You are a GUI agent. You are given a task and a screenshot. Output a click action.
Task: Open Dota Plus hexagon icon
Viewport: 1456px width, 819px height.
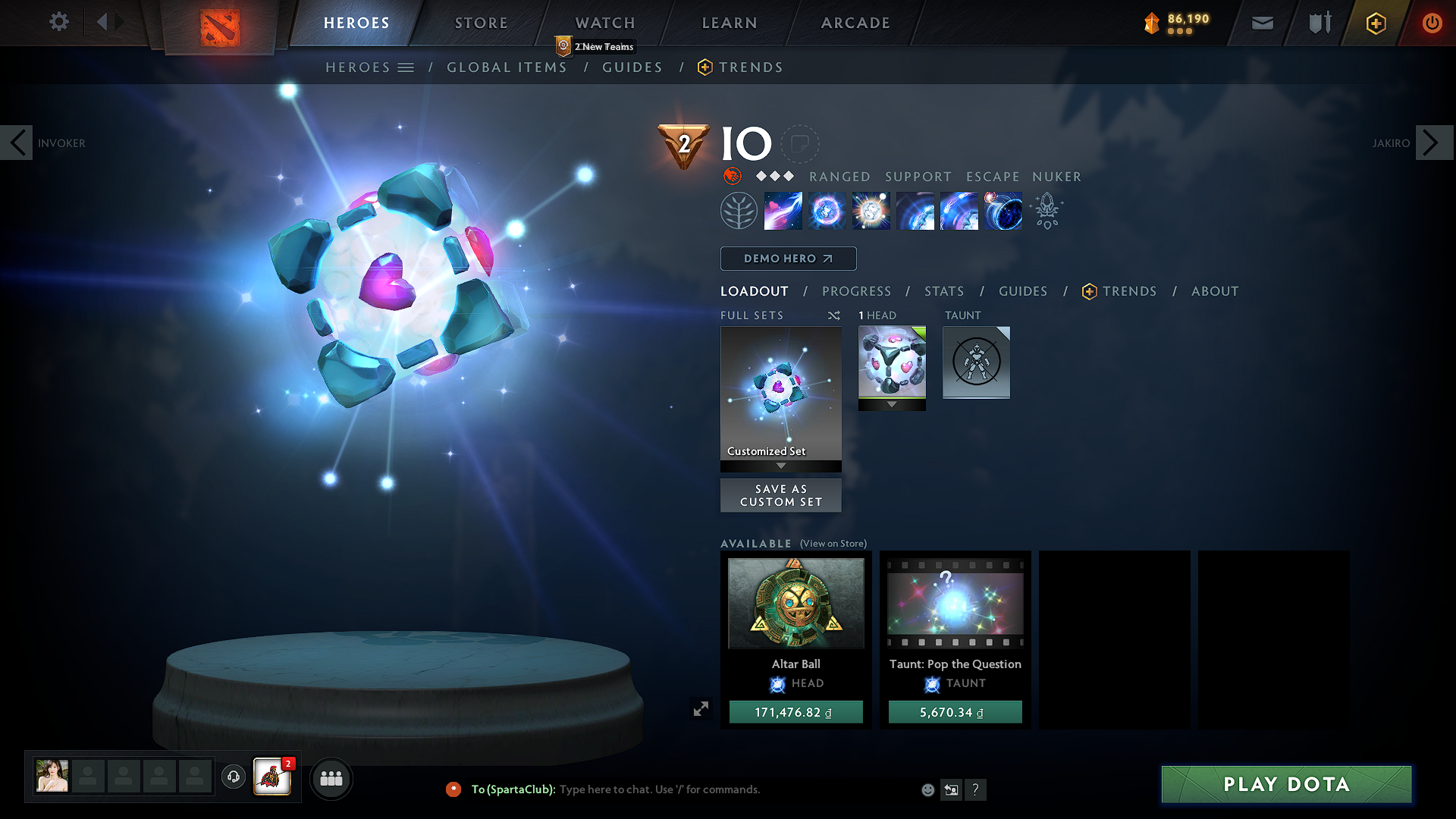click(x=1375, y=23)
